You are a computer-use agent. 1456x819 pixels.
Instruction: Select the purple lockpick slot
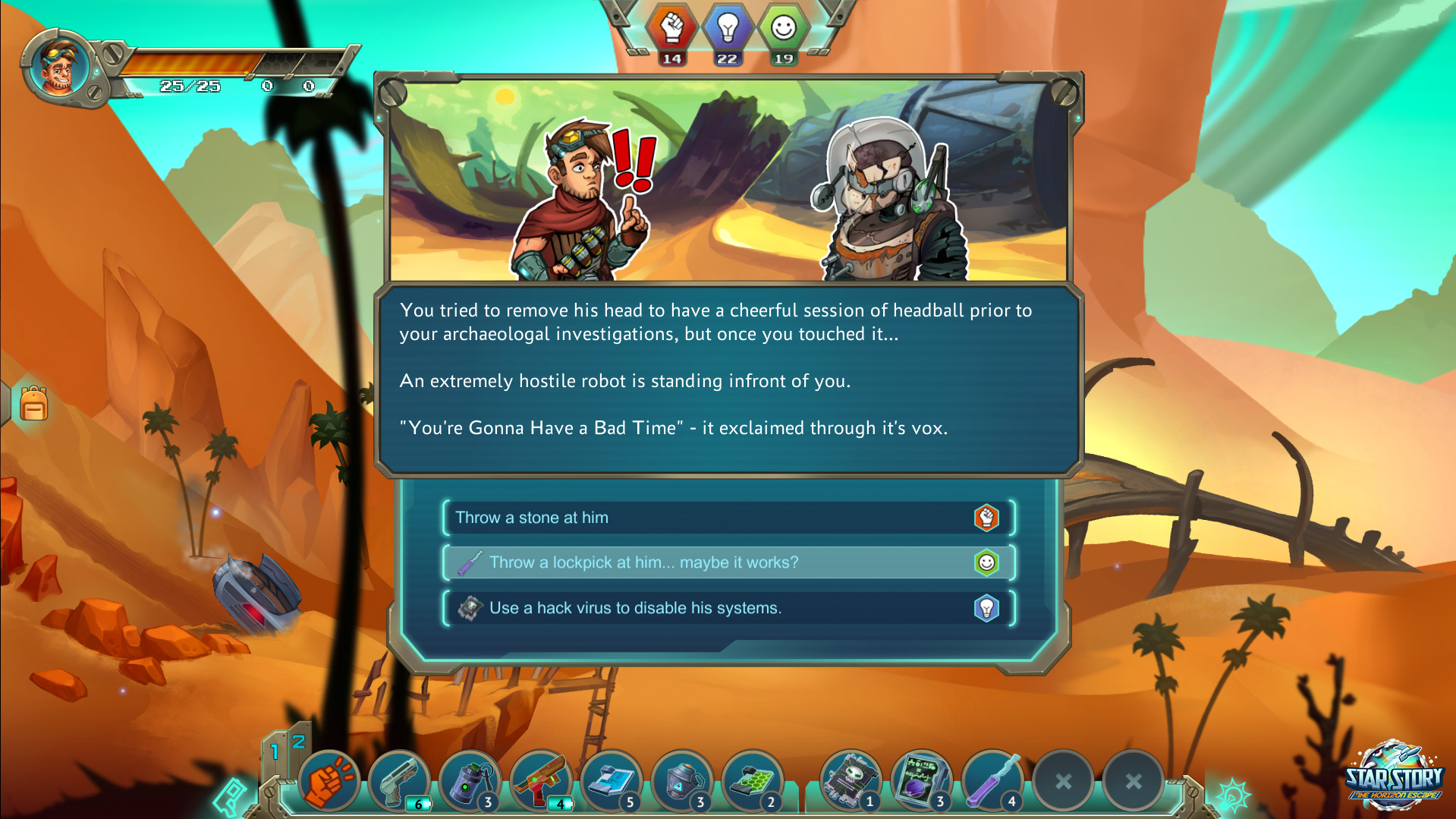click(x=992, y=781)
